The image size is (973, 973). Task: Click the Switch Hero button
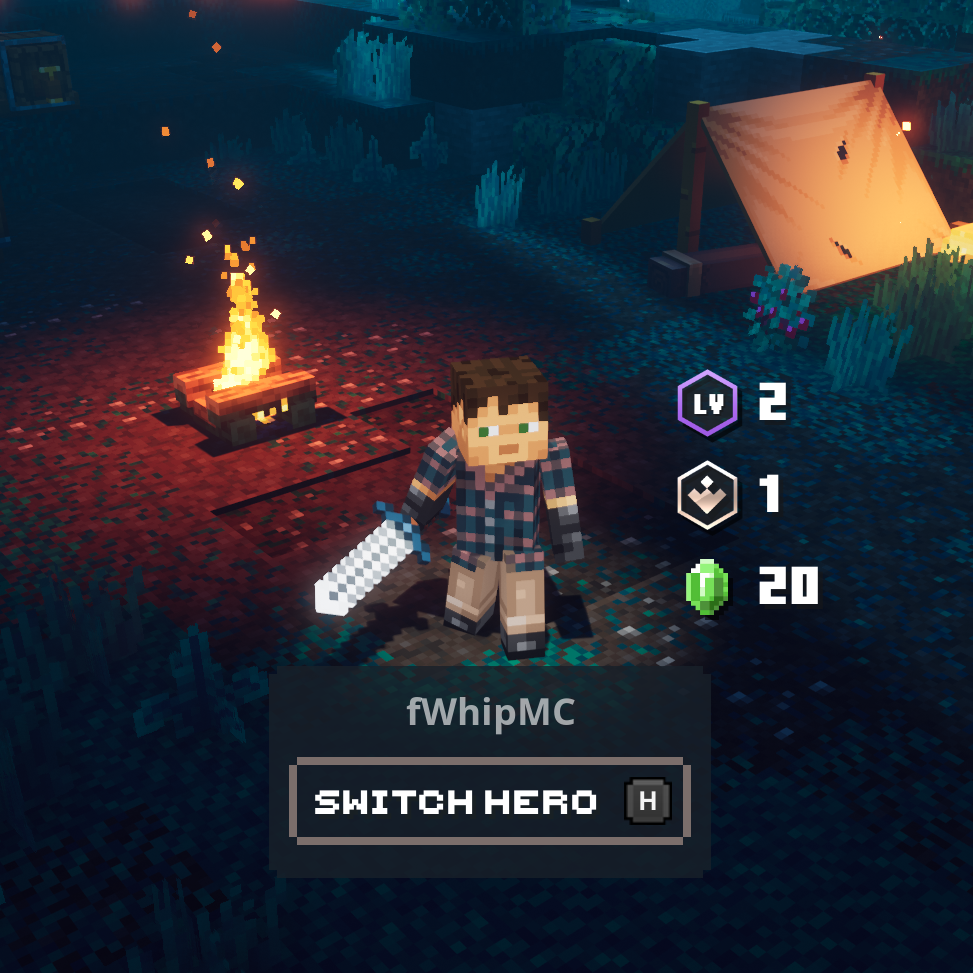click(488, 801)
